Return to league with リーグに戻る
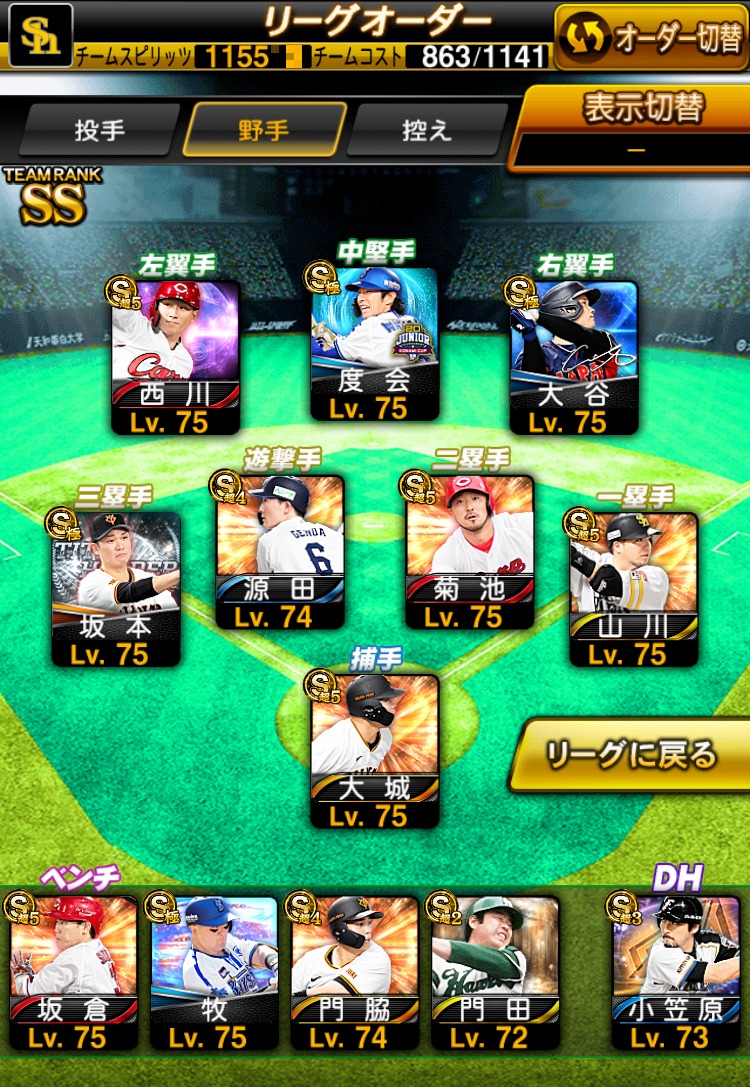This screenshot has width=750, height=1087. (x=632, y=754)
